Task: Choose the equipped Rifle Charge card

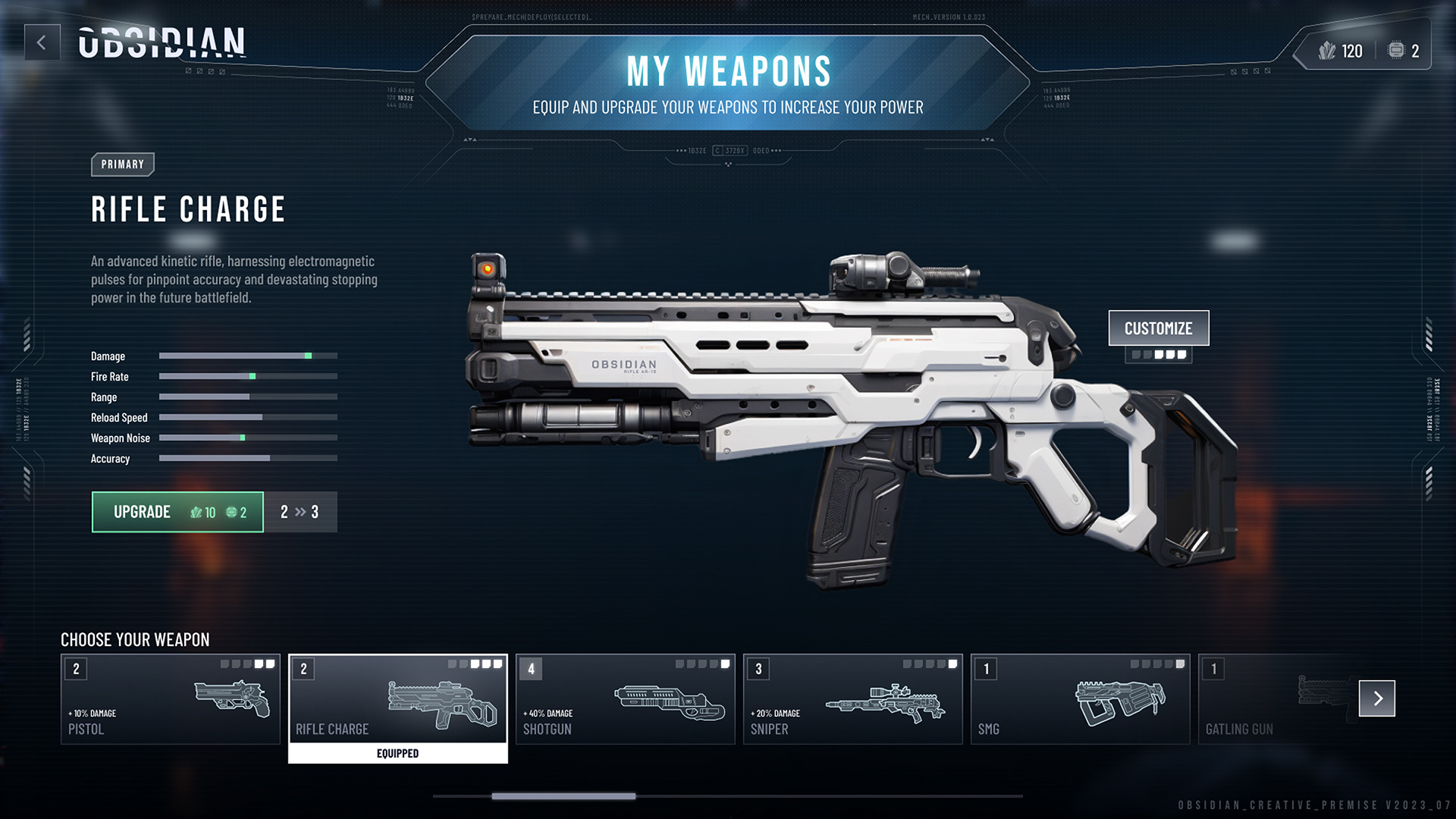Action: (x=397, y=699)
